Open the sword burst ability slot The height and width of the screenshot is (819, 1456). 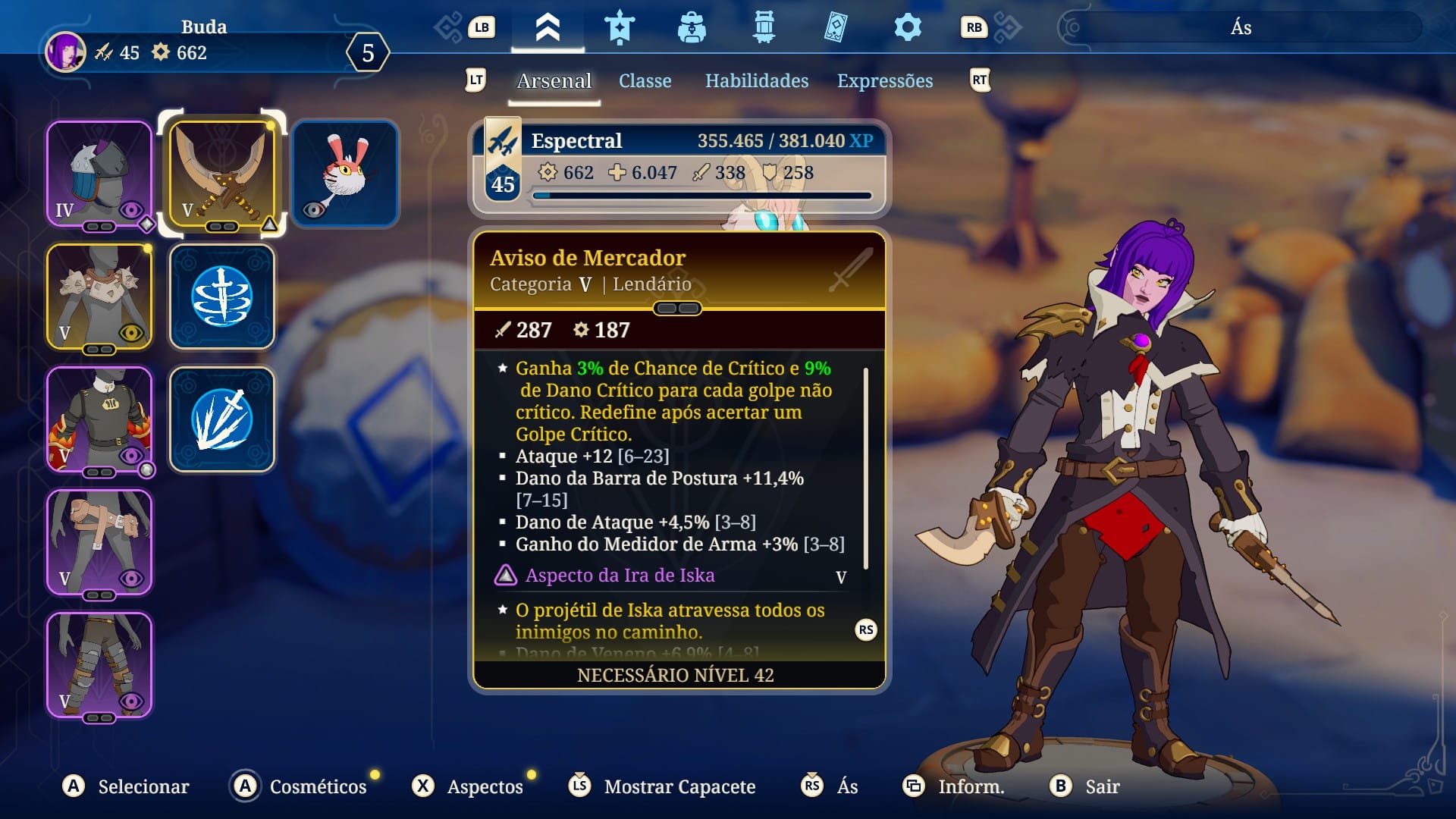[x=221, y=419]
